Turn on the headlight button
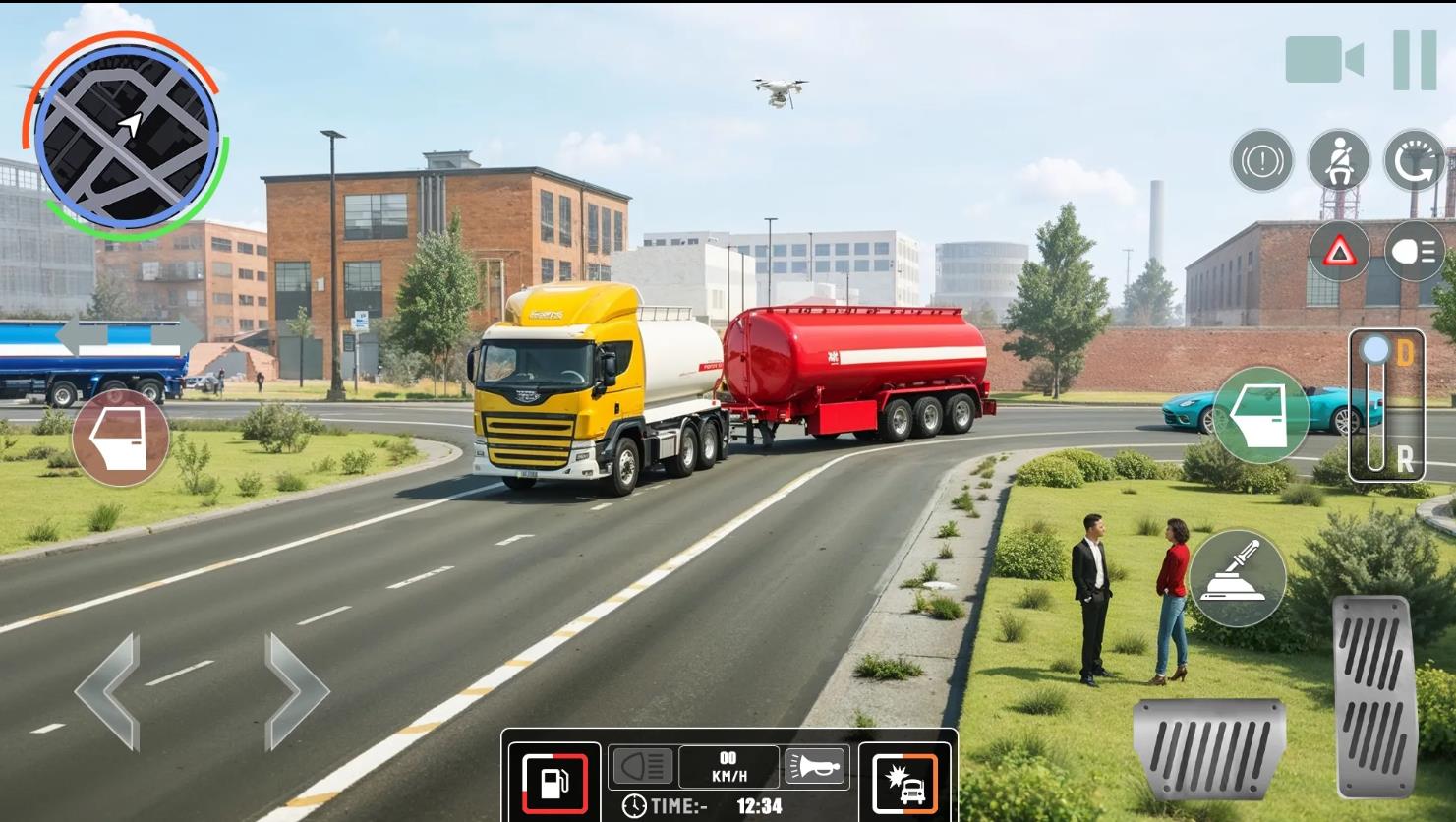1456x822 pixels. coord(1415,252)
